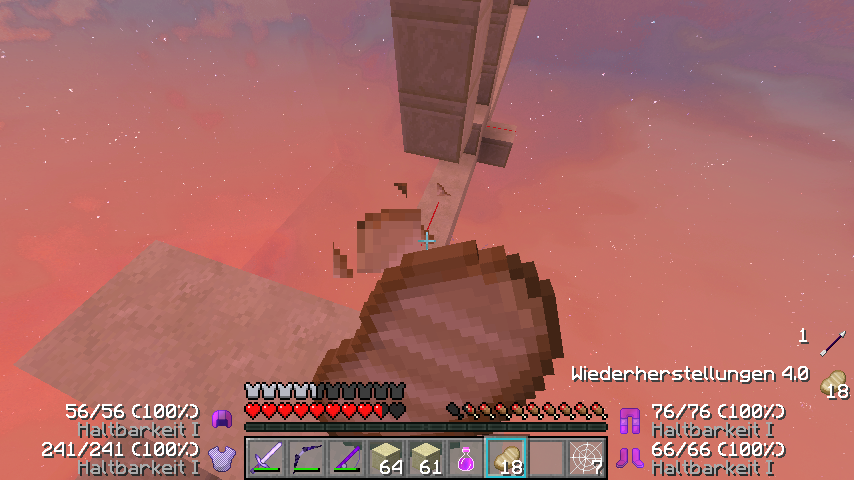Screen dimensions: 854x480
Task: Click the highlighted 18-count food slot
Action: [x=506, y=459]
